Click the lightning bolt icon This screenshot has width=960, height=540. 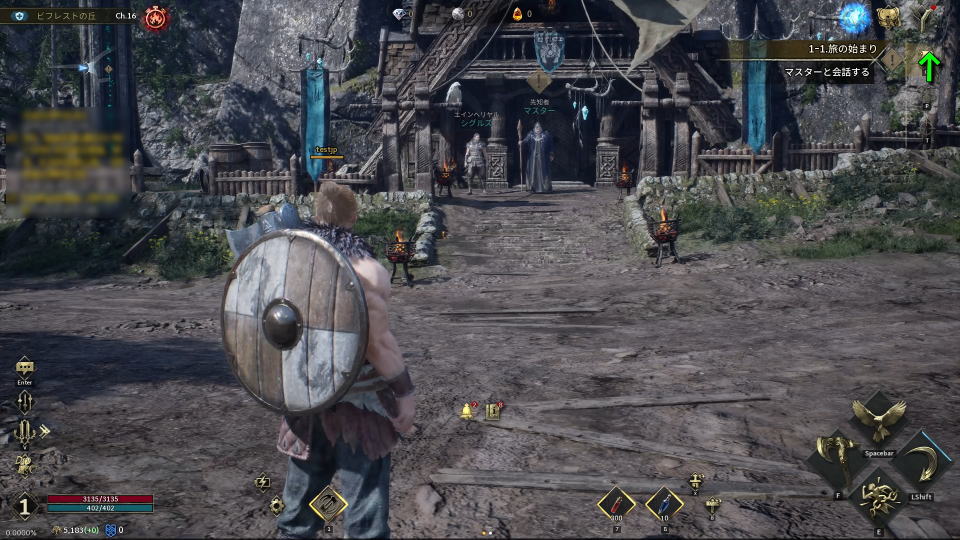pyautogui.click(x=262, y=482)
